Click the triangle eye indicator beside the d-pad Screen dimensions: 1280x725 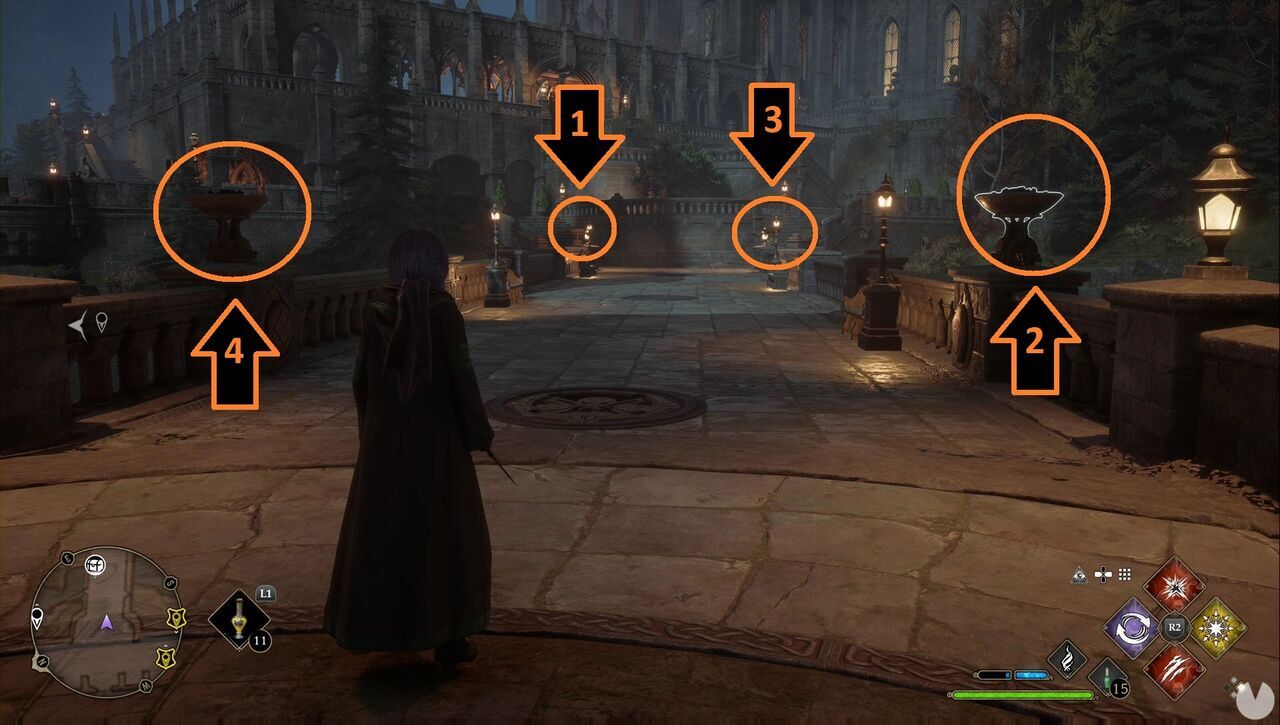pos(1080,574)
